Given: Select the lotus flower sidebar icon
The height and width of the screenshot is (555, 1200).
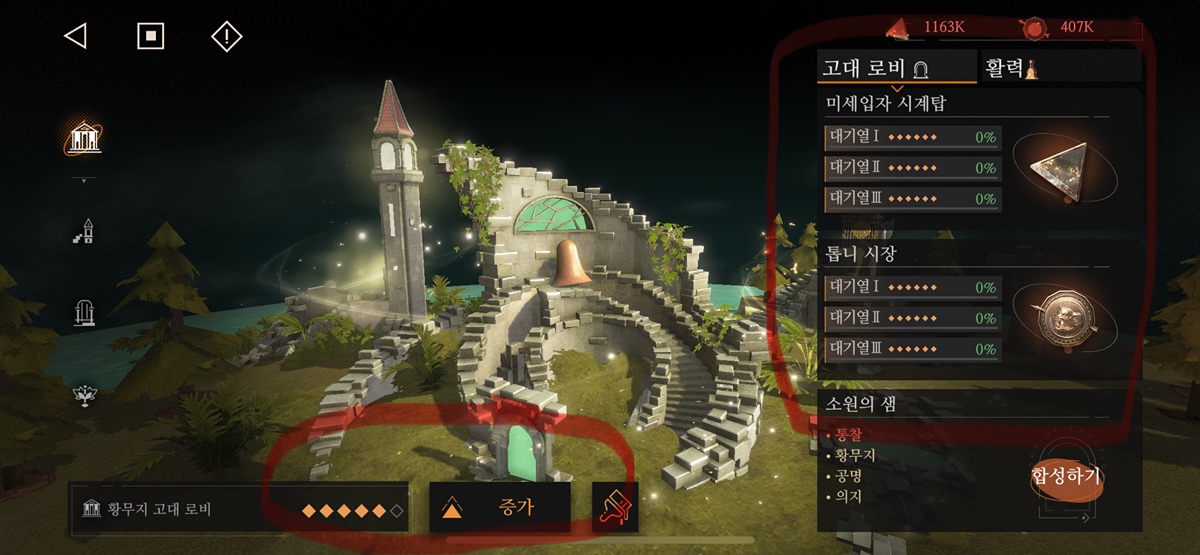Looking at the screenshot, I should pos(84,394).
